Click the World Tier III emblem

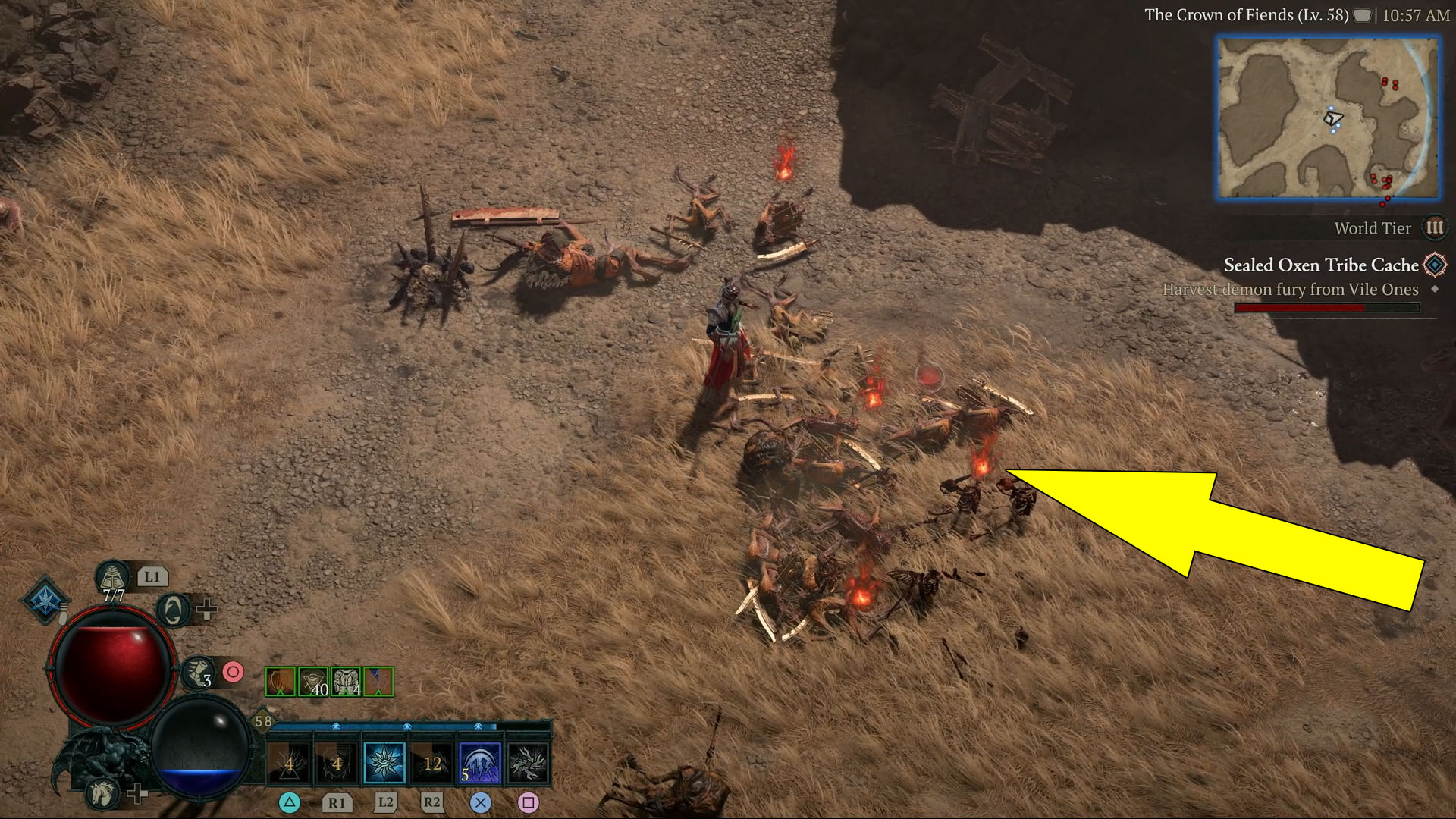(1434, 227)
